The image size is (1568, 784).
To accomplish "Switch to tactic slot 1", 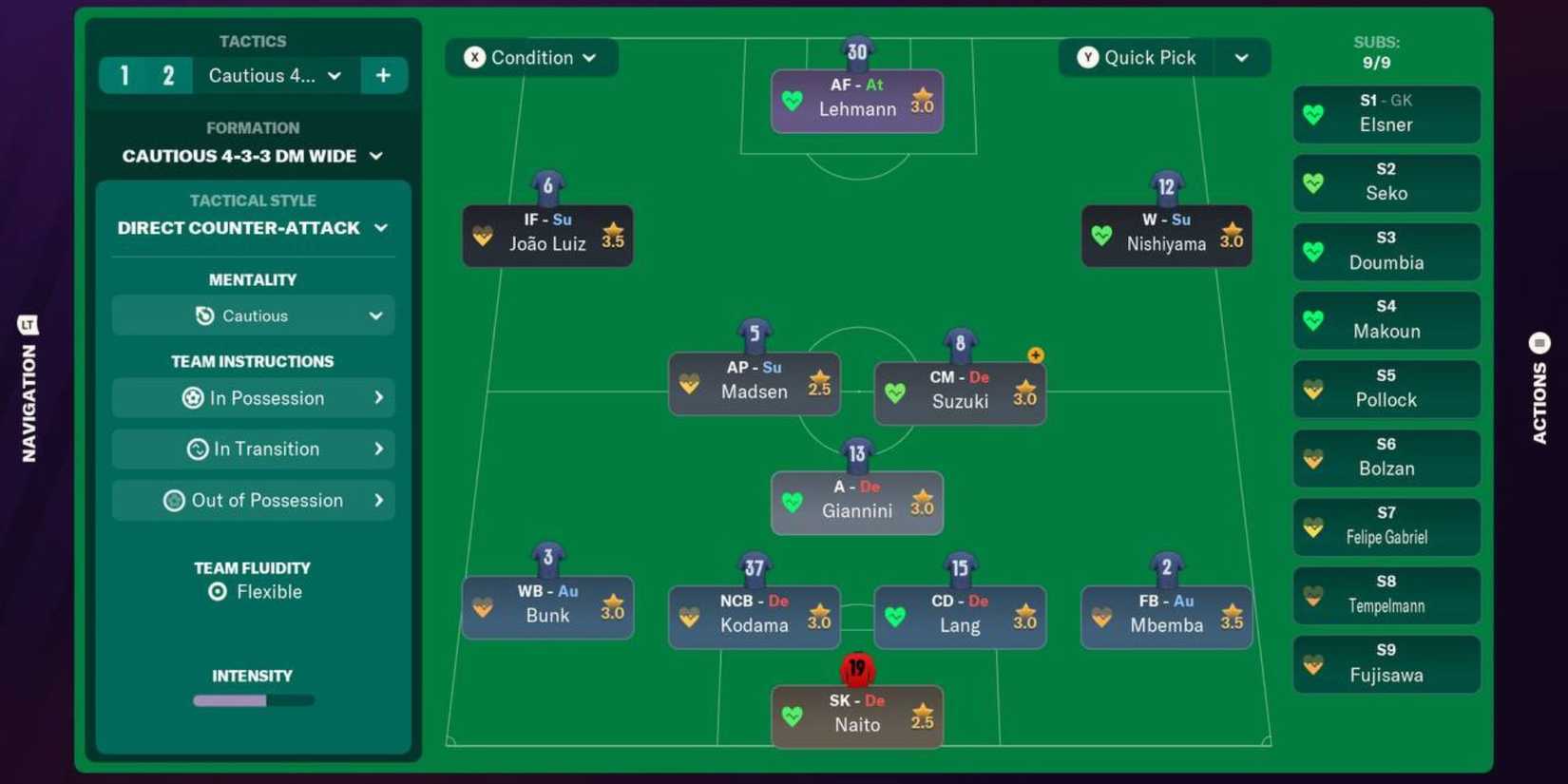I will 124,75.
